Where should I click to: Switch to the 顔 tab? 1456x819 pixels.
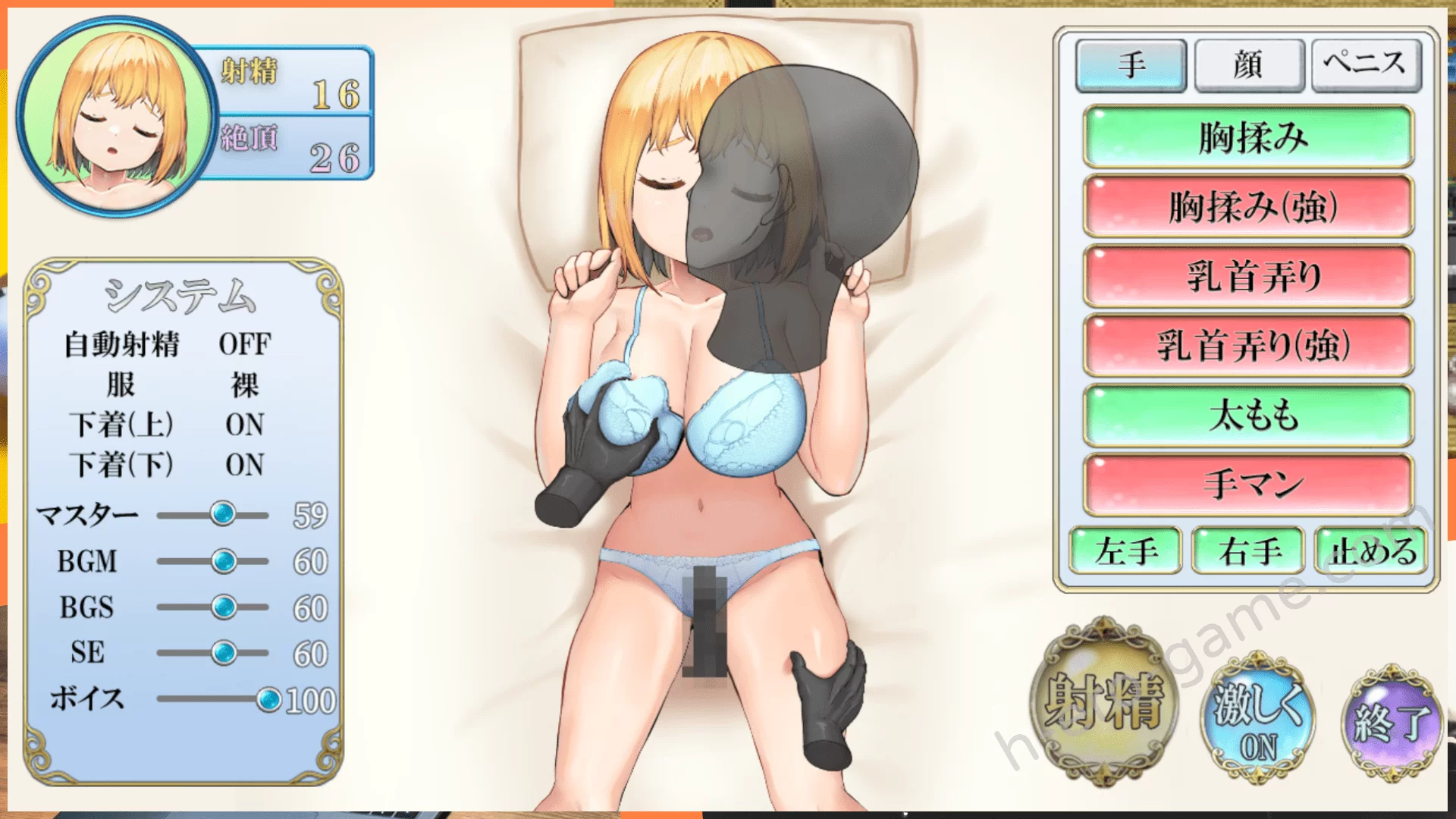click(1248, 66)
